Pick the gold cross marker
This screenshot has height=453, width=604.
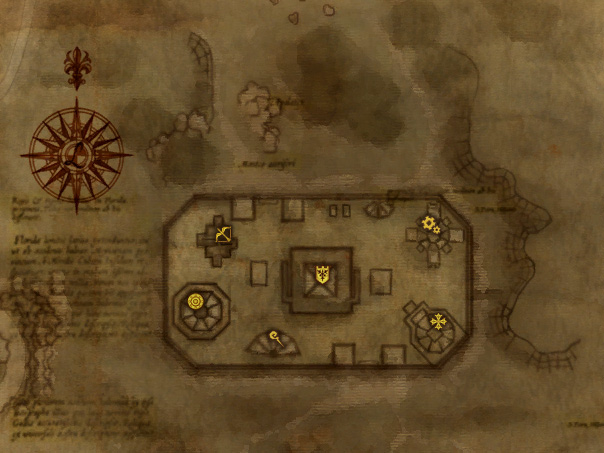click(x=437, y=321)
